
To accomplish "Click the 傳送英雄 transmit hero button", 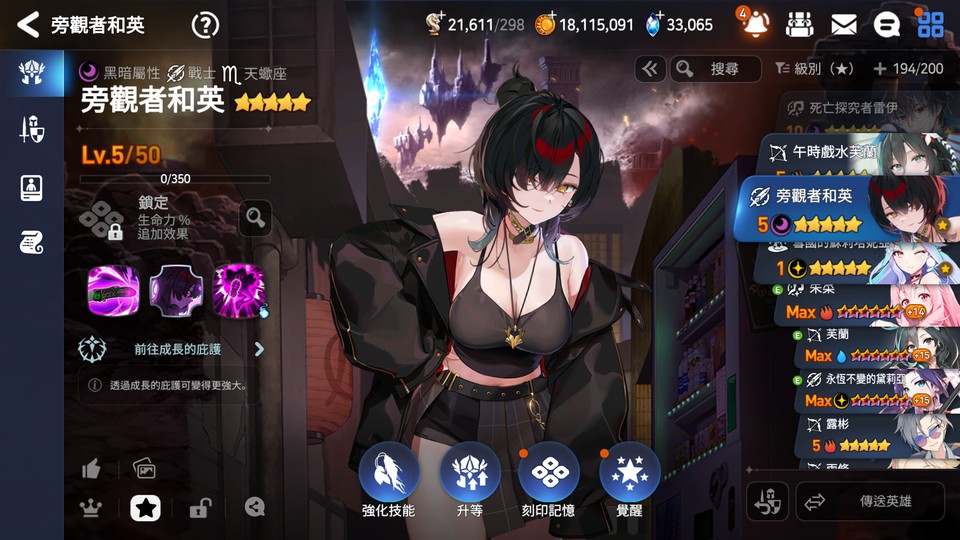I will pos(869,501).
